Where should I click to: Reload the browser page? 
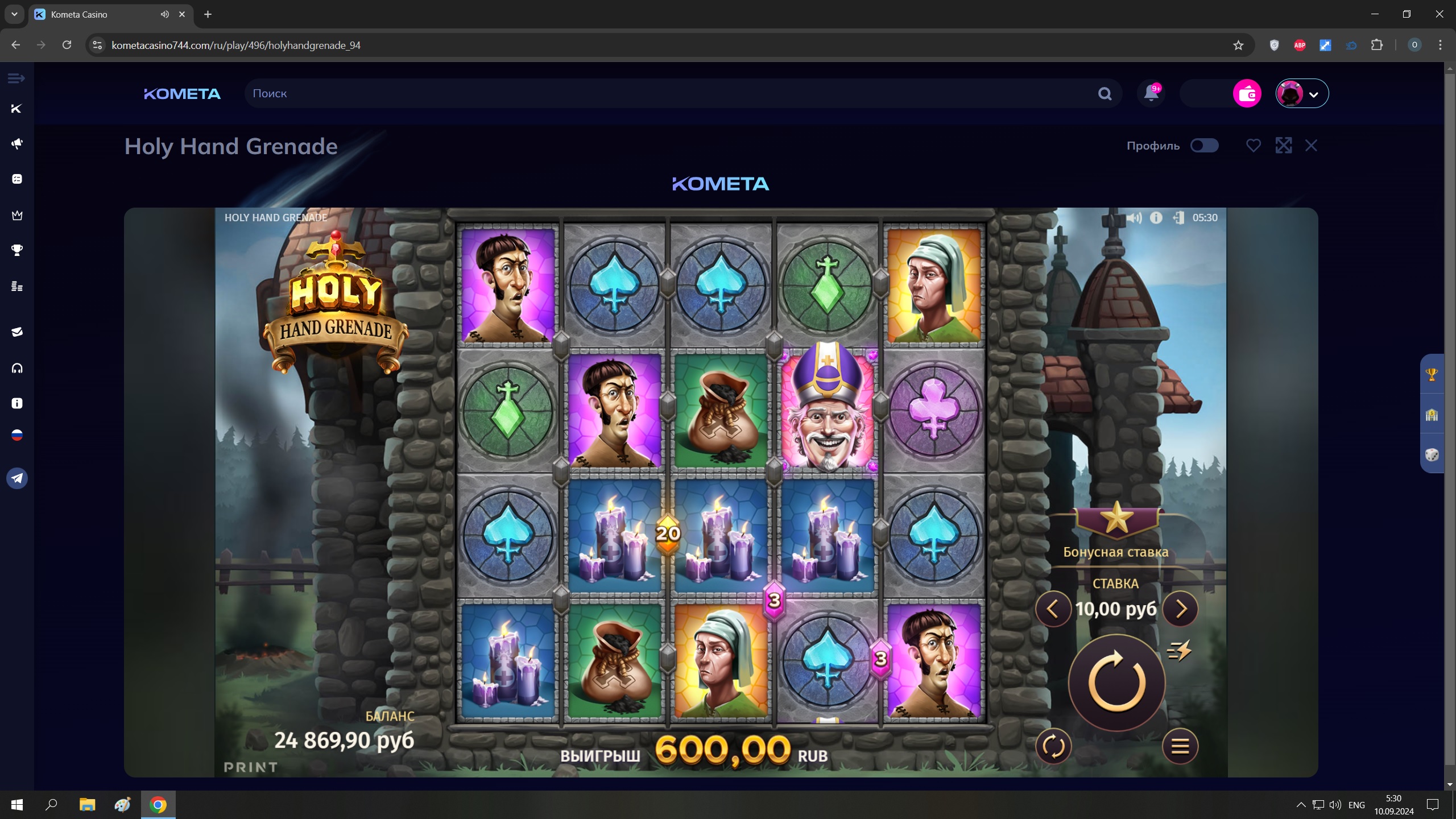(67, 45)
